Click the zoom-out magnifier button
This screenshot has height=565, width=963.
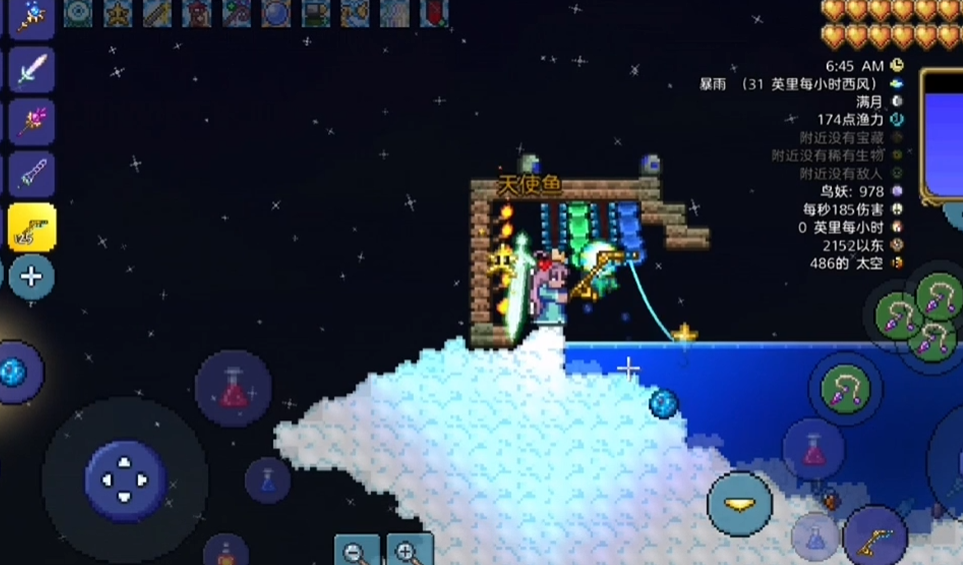[x=356, y=552]
